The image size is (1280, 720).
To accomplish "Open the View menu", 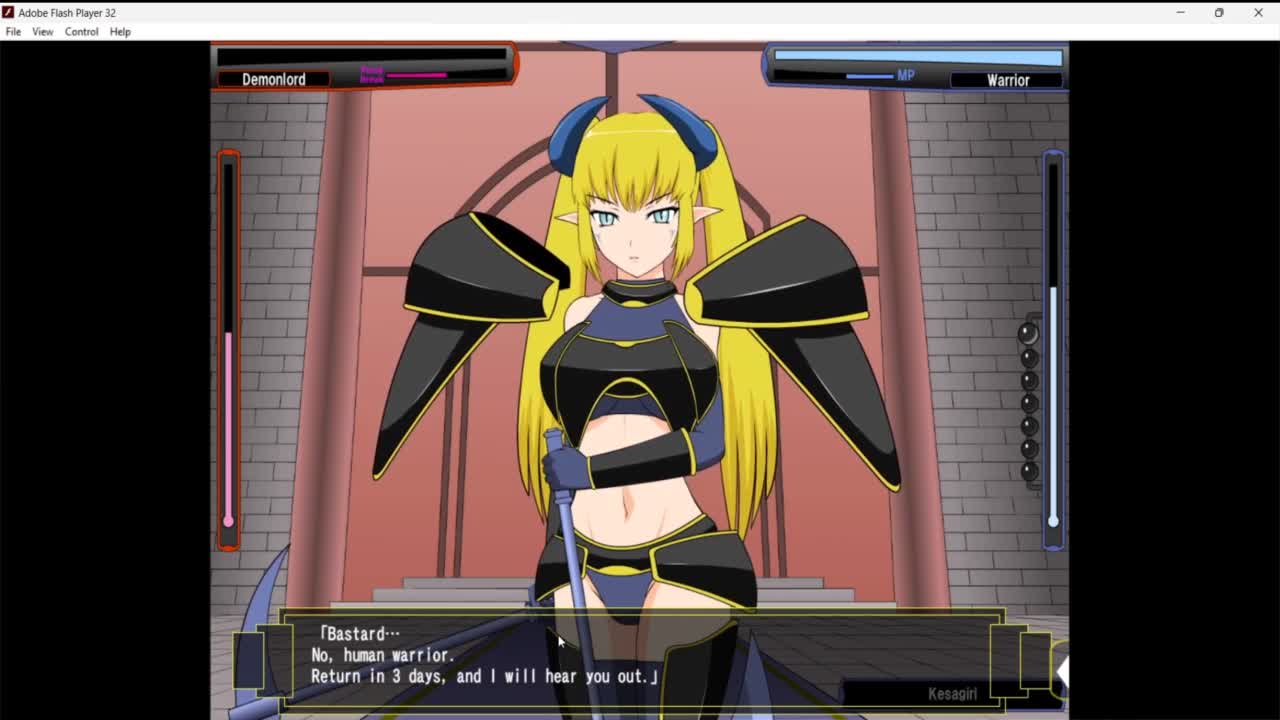I will [42, 32].
